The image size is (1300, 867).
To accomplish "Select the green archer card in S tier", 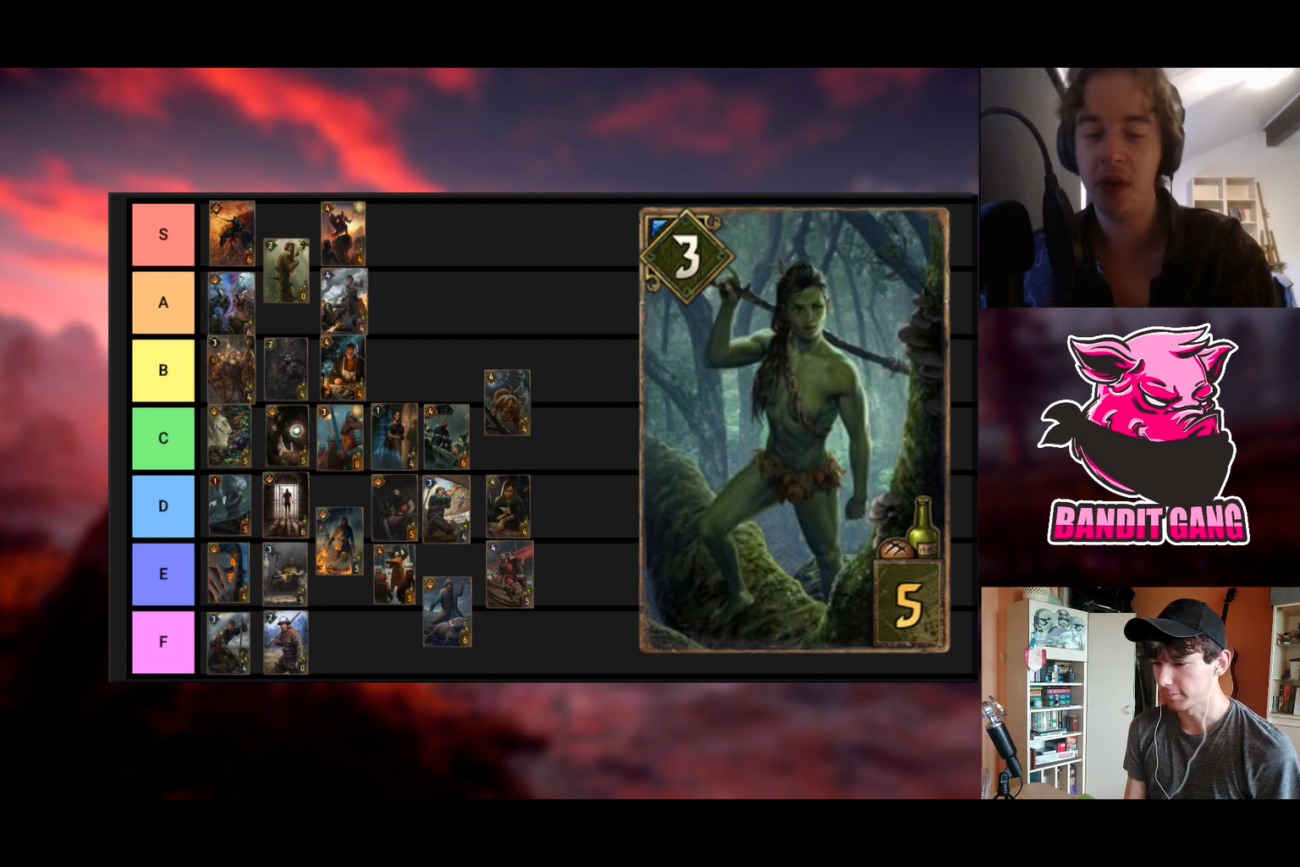I will tap(285, 266).
